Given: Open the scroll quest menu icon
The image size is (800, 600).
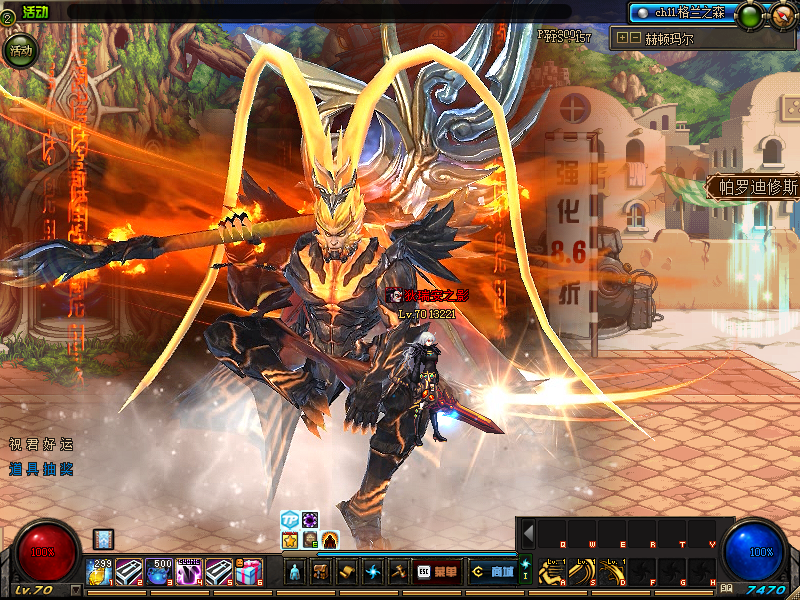Looking at the screenshot, I should coord(347,571).
